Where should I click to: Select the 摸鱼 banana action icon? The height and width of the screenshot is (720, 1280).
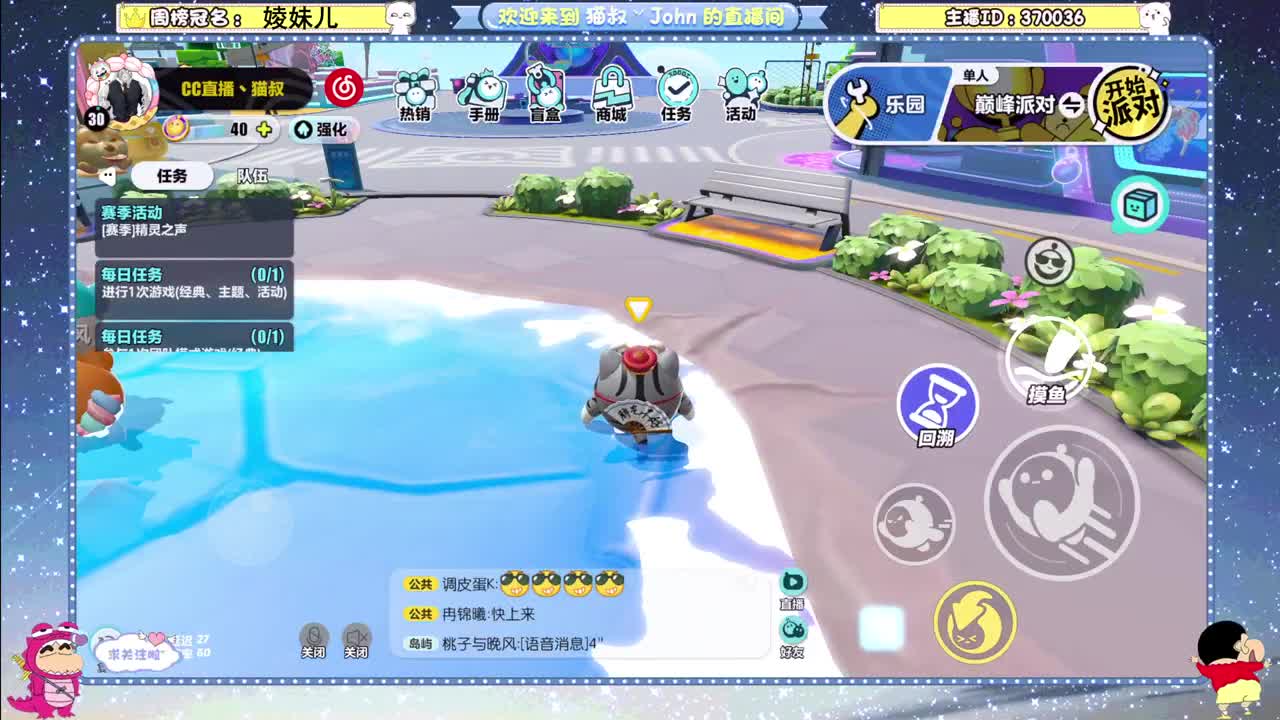pos(1046,357)
